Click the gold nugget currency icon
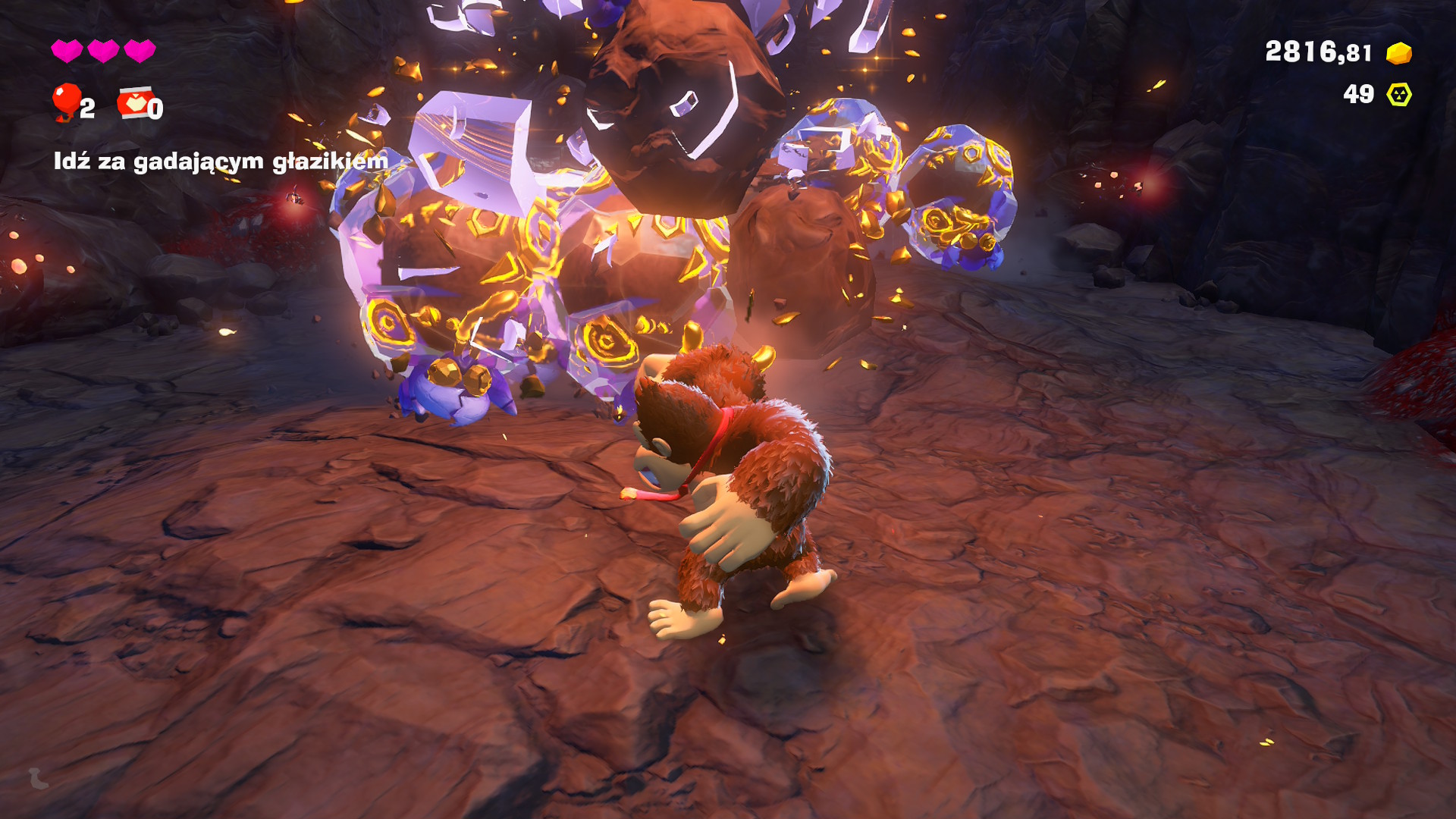The width and height of the screenshot is (1456, 819). click(1398, 53)
